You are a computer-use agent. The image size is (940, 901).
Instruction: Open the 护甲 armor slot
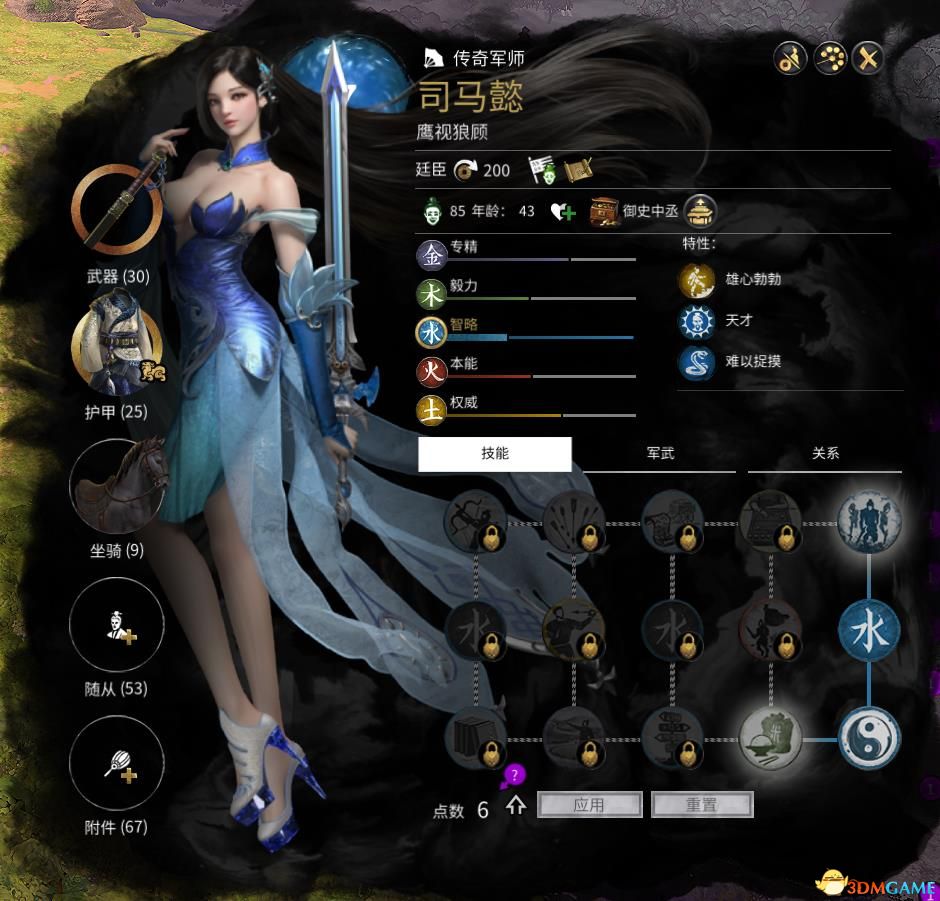[117, 345]
